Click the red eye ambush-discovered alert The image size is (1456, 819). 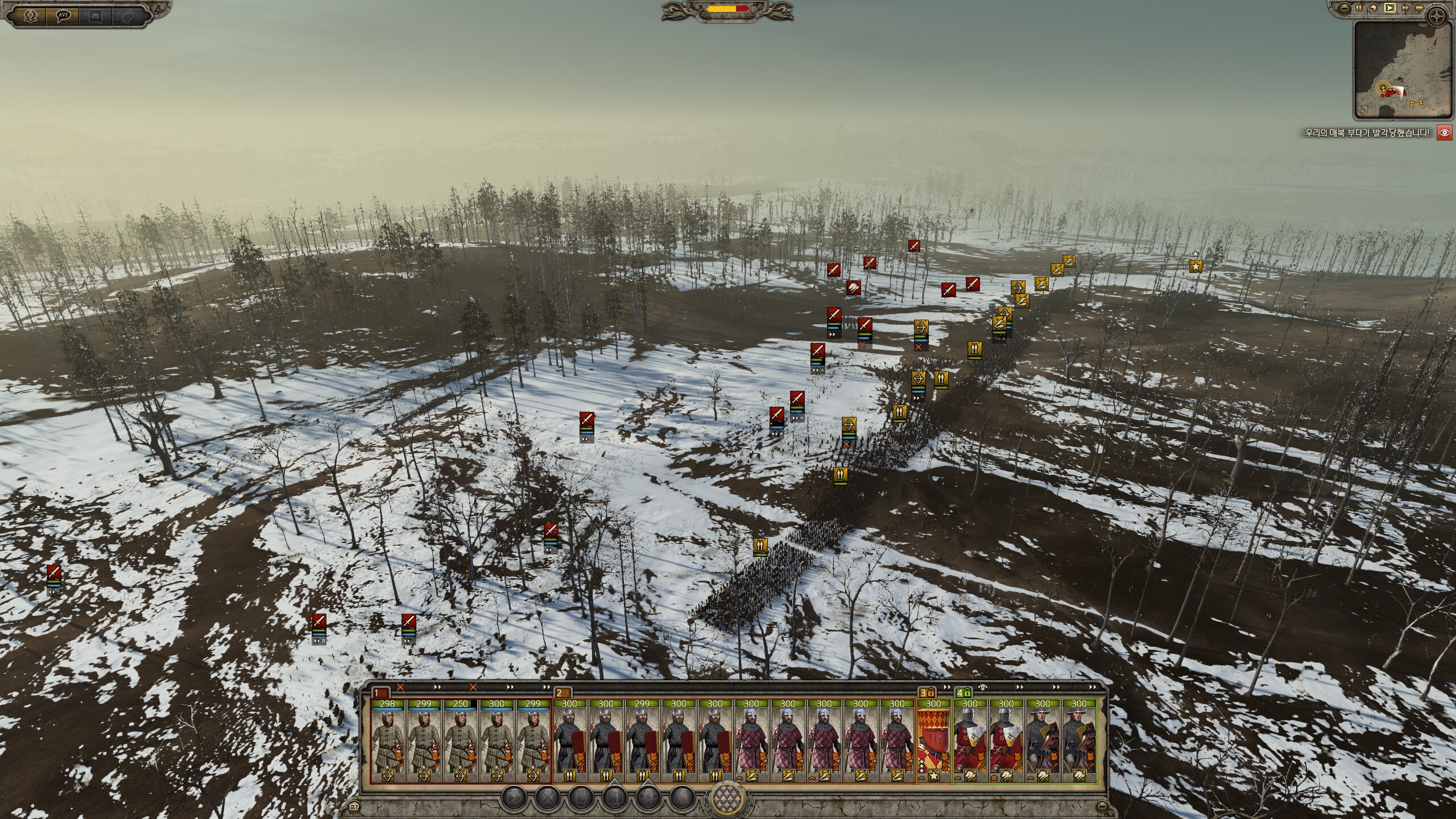[x=1444, y=133]
